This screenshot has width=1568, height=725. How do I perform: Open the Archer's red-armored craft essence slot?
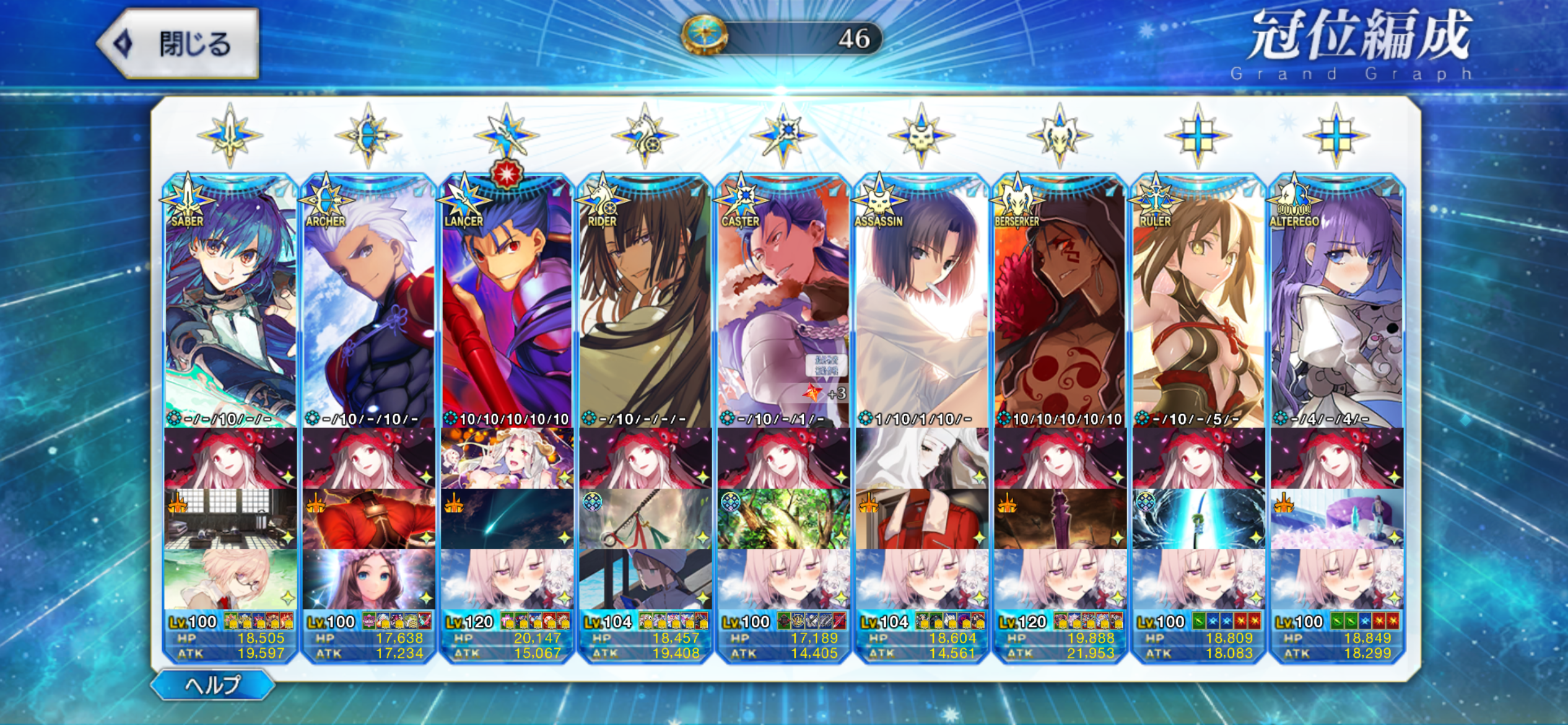[x=368, y=519]
